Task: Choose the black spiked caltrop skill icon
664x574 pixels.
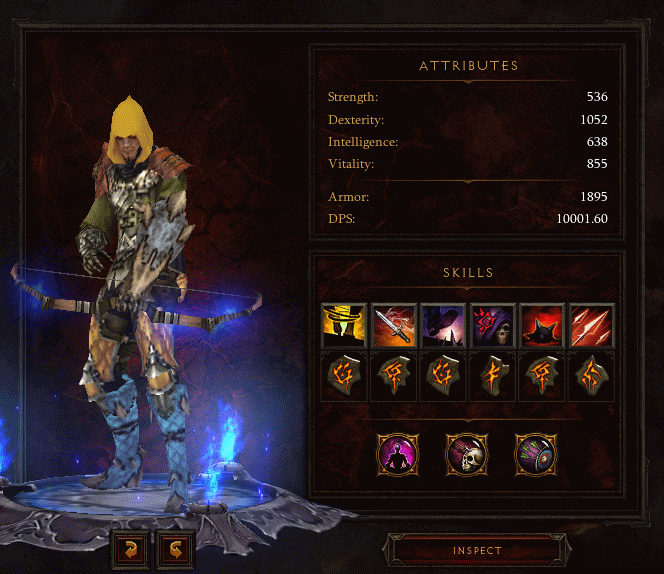Action: (x=542, y=325)
